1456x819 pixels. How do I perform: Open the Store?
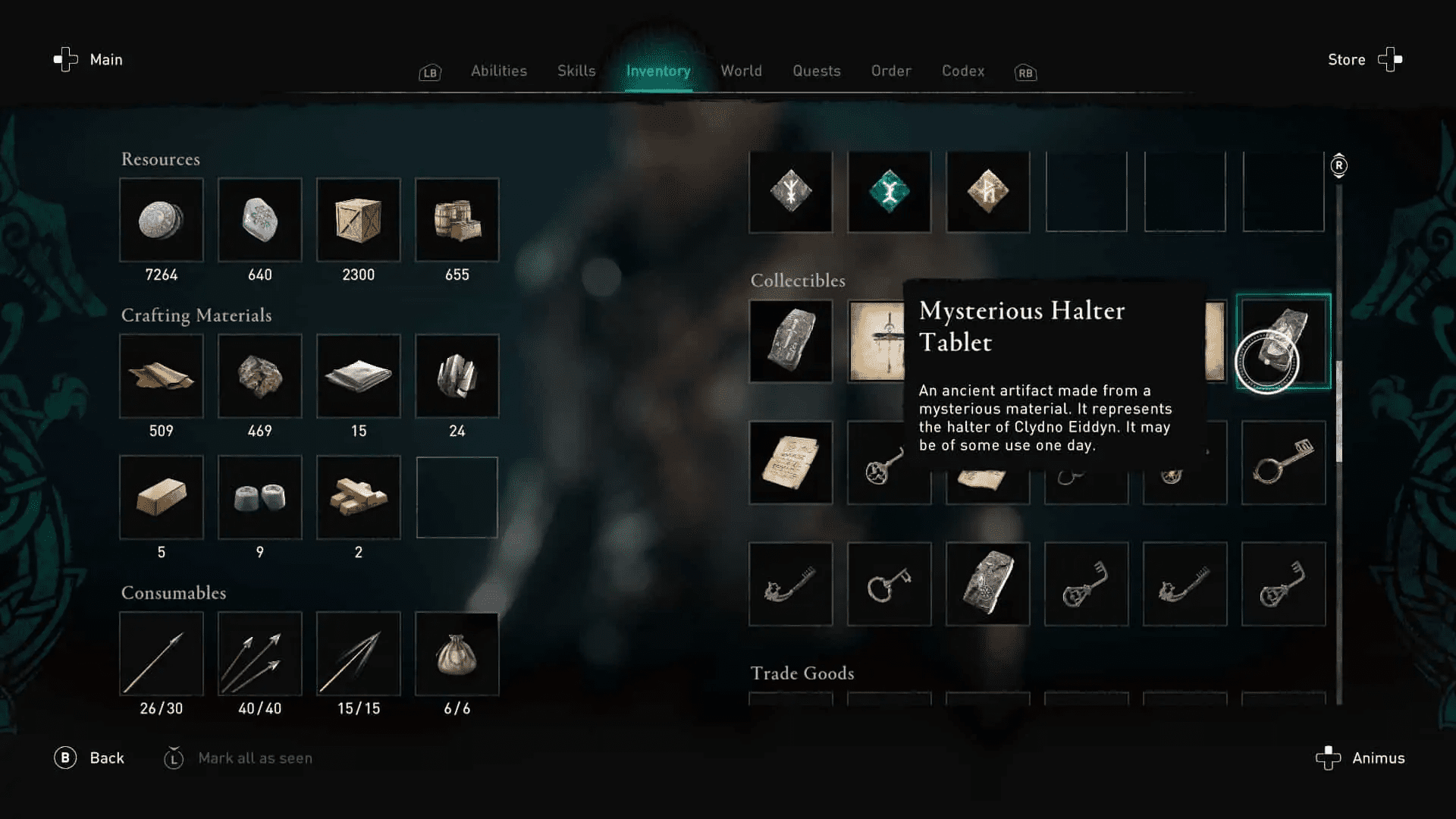click(1346, 60)
